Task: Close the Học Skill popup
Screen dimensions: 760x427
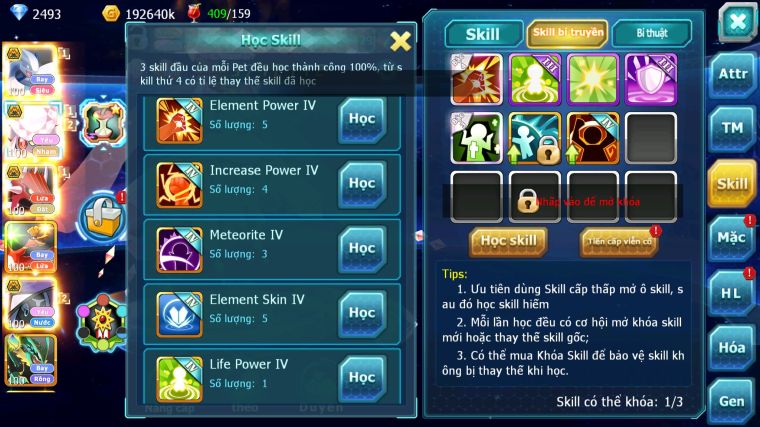Action: pyautogui.click(x=400, y=41)
